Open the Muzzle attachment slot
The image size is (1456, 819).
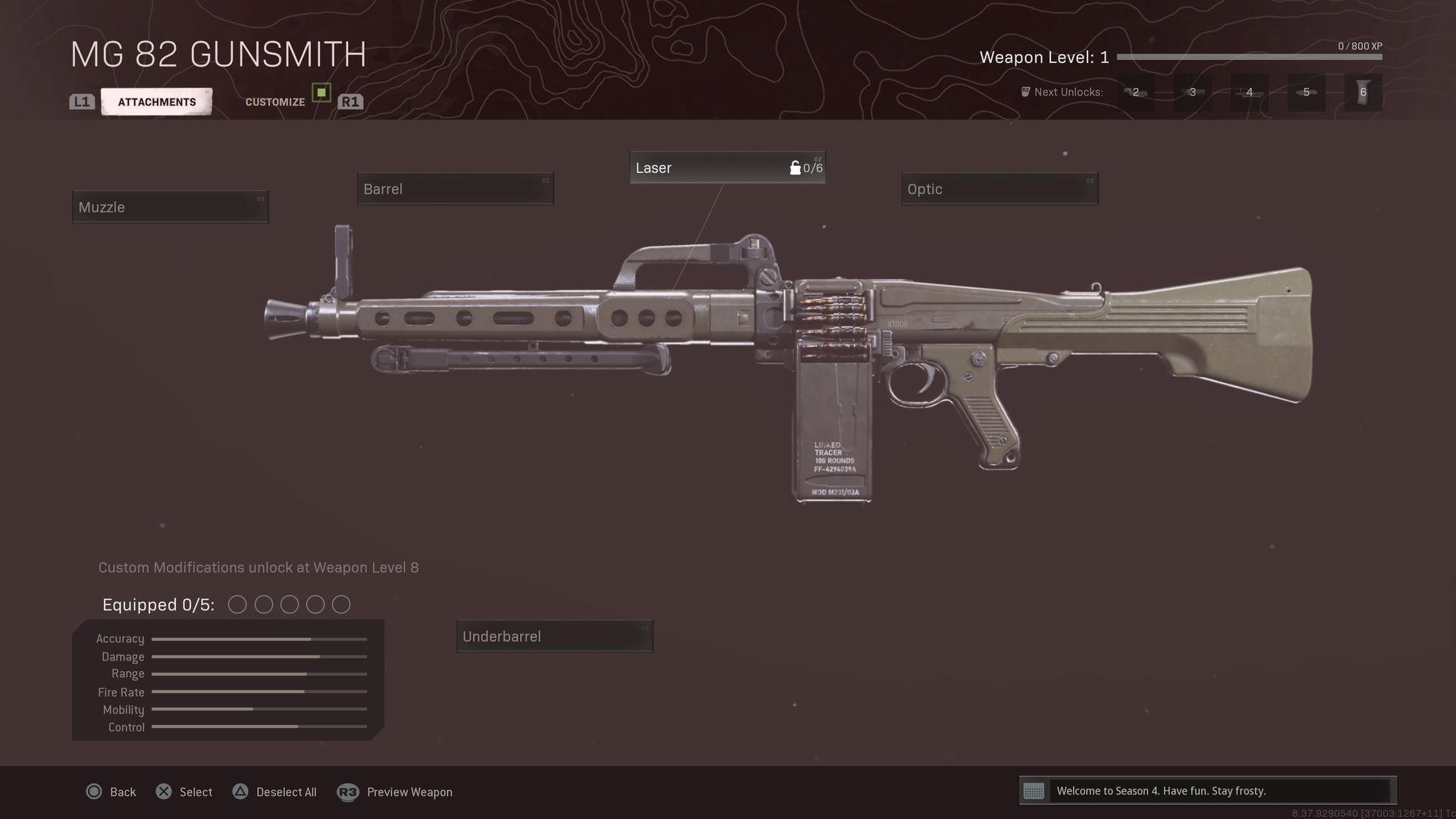coord(169,206)
